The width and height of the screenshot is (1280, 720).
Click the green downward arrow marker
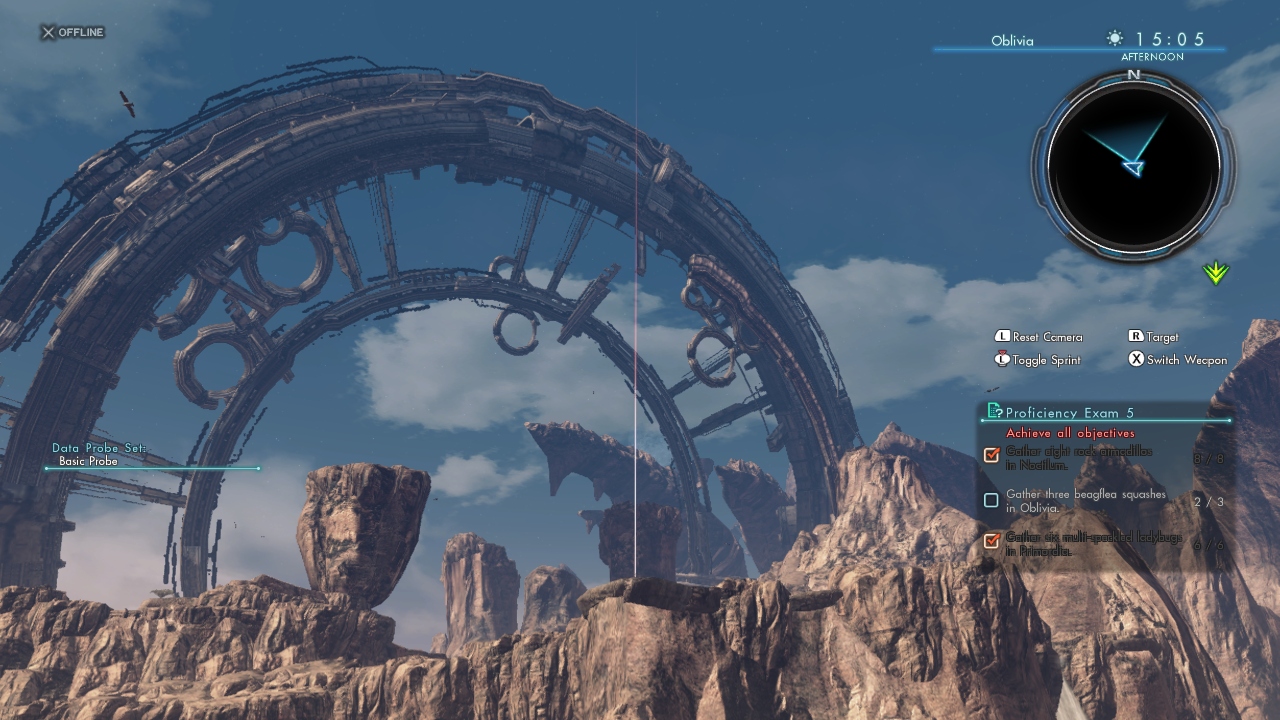[1216, 272]
